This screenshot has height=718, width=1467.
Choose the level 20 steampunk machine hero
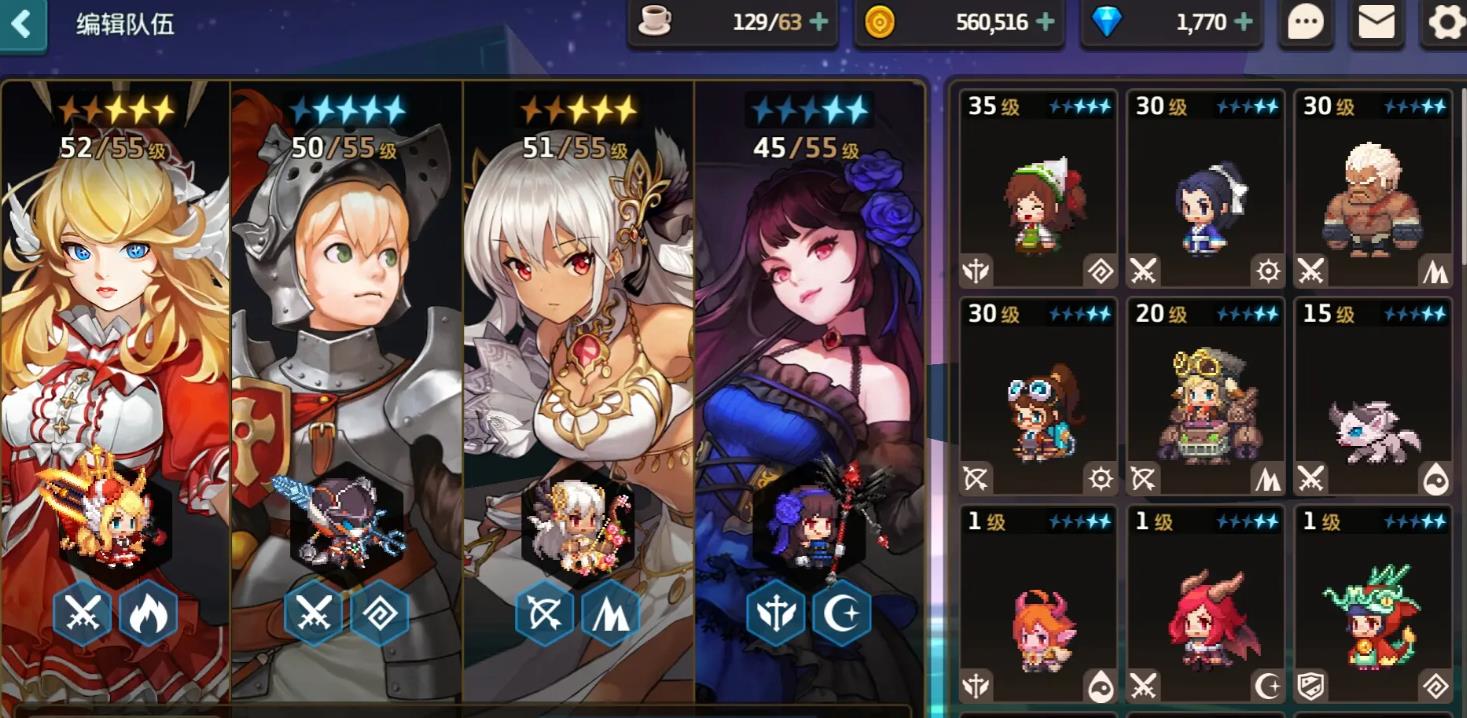click(x=1205, y=397)
